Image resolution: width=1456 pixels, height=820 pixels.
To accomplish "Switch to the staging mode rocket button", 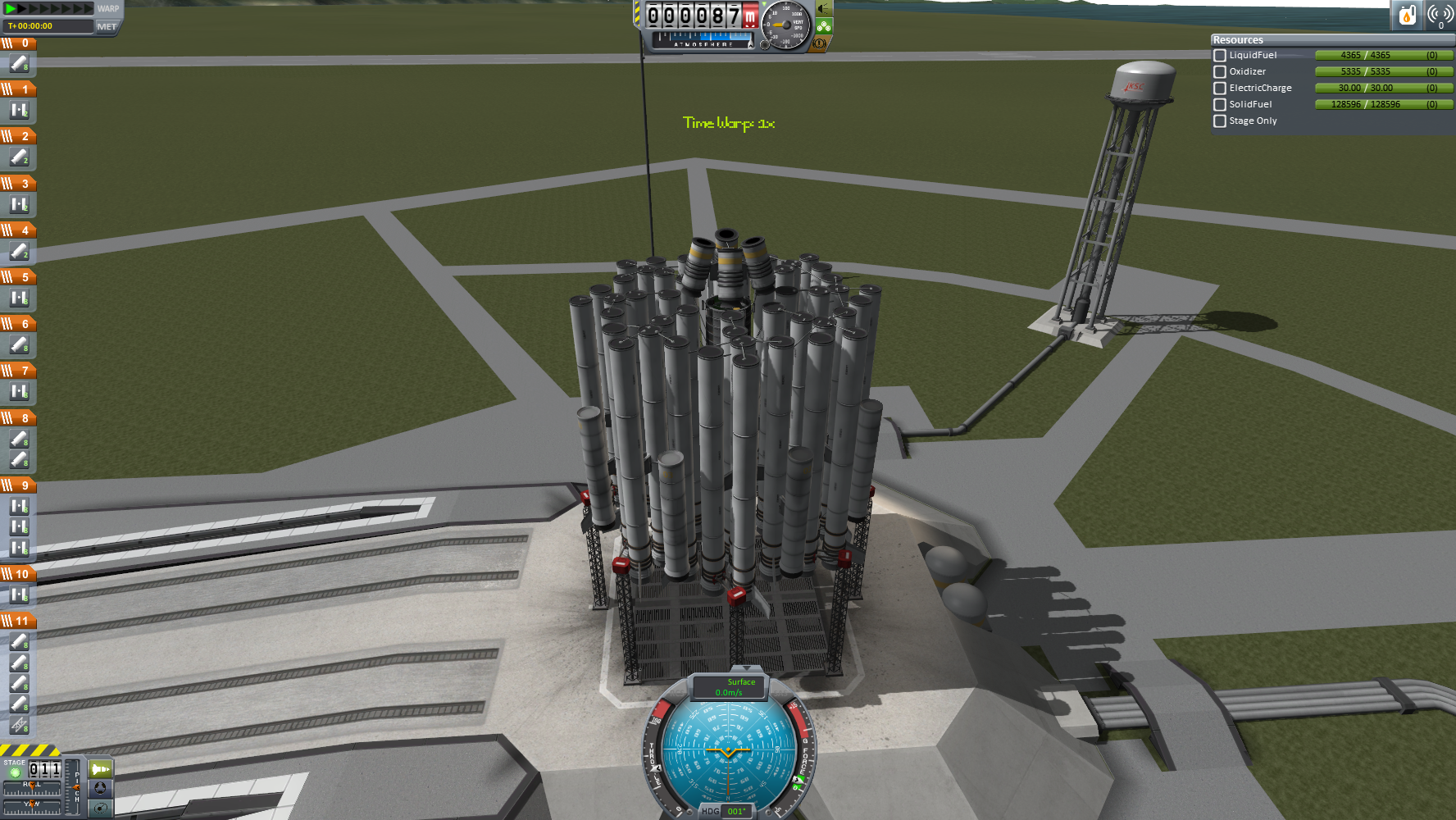I will pyautogui.click(x=100, y=769).
